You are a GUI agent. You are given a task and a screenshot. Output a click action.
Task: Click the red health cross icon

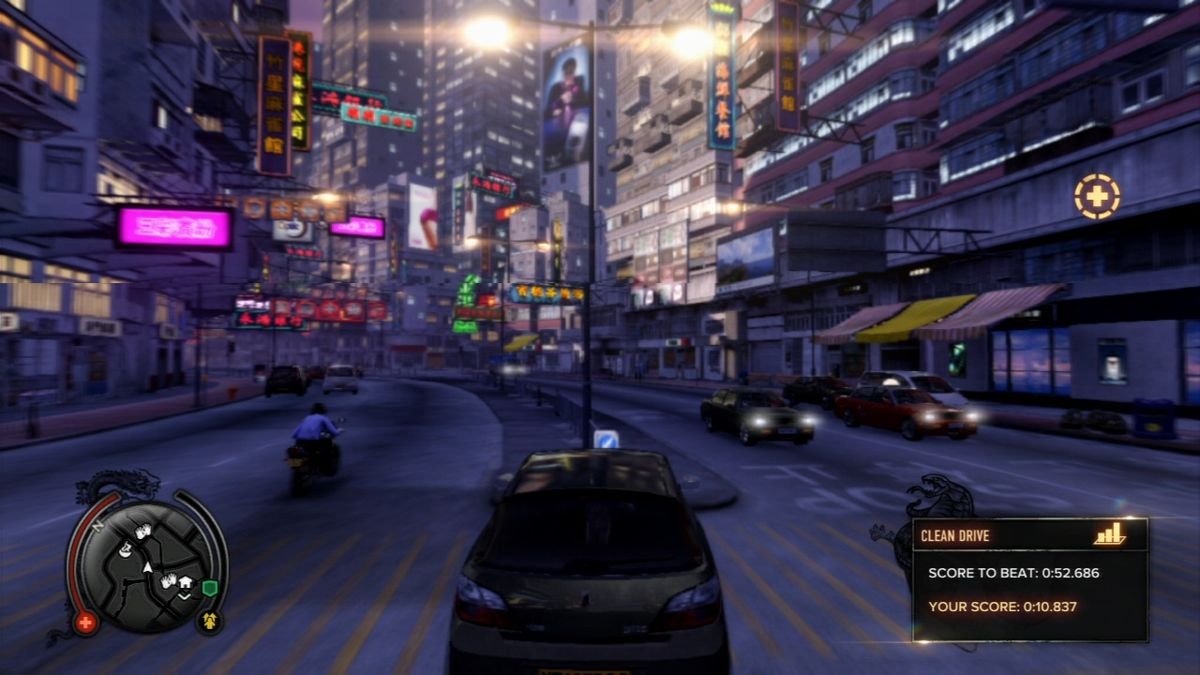pyautogui.click(x=85, y=623)
